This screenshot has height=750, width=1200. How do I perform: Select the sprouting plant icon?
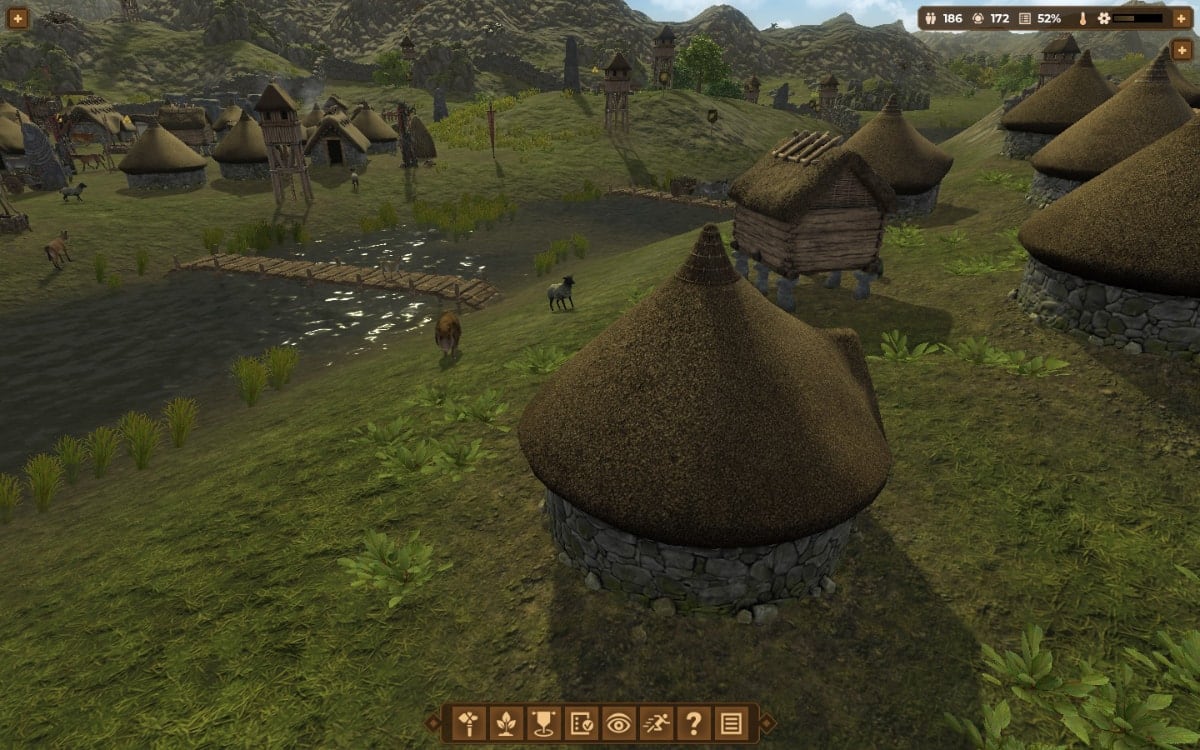tap(506, 722)
